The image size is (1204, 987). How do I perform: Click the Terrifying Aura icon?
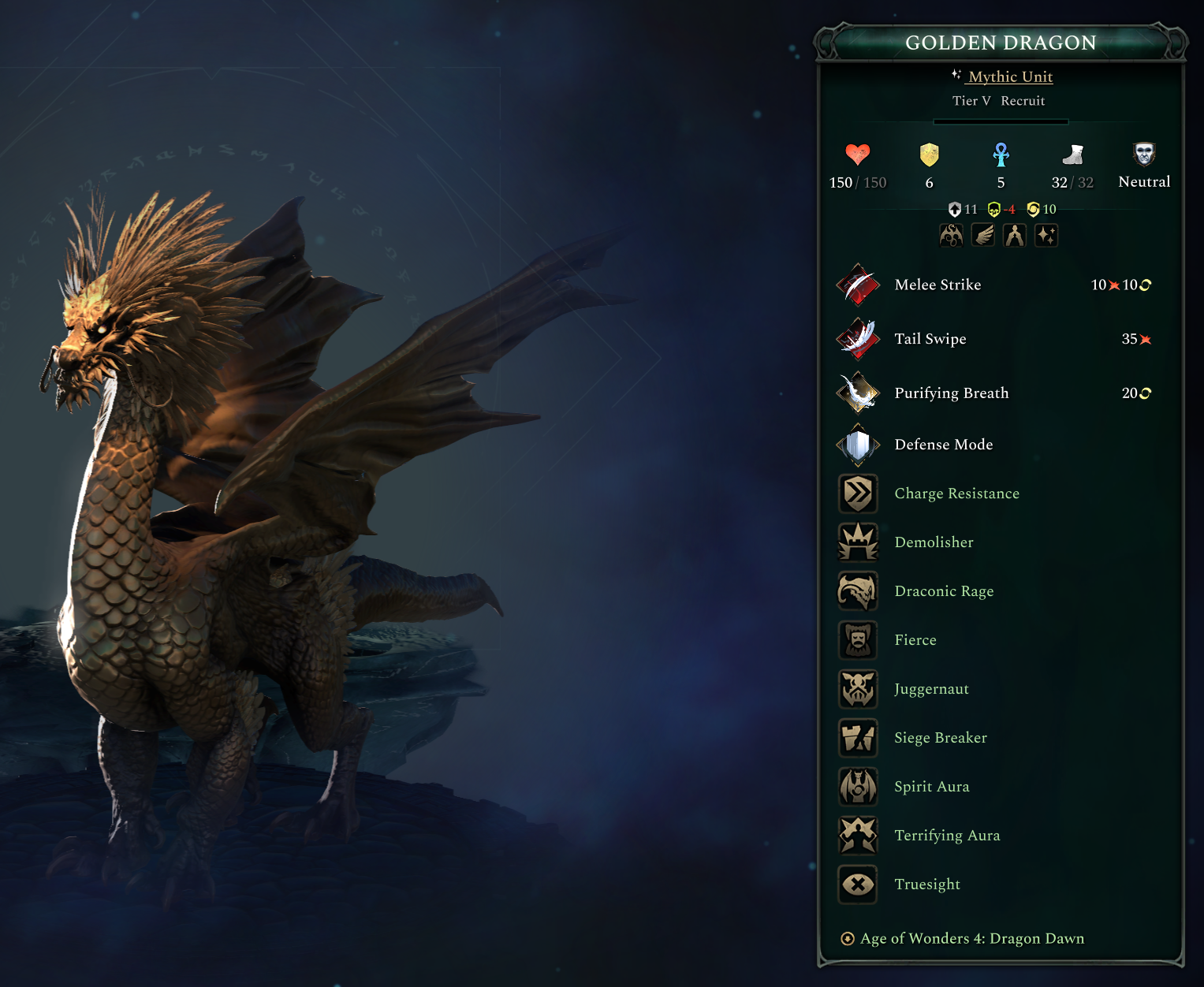(858, 836)
